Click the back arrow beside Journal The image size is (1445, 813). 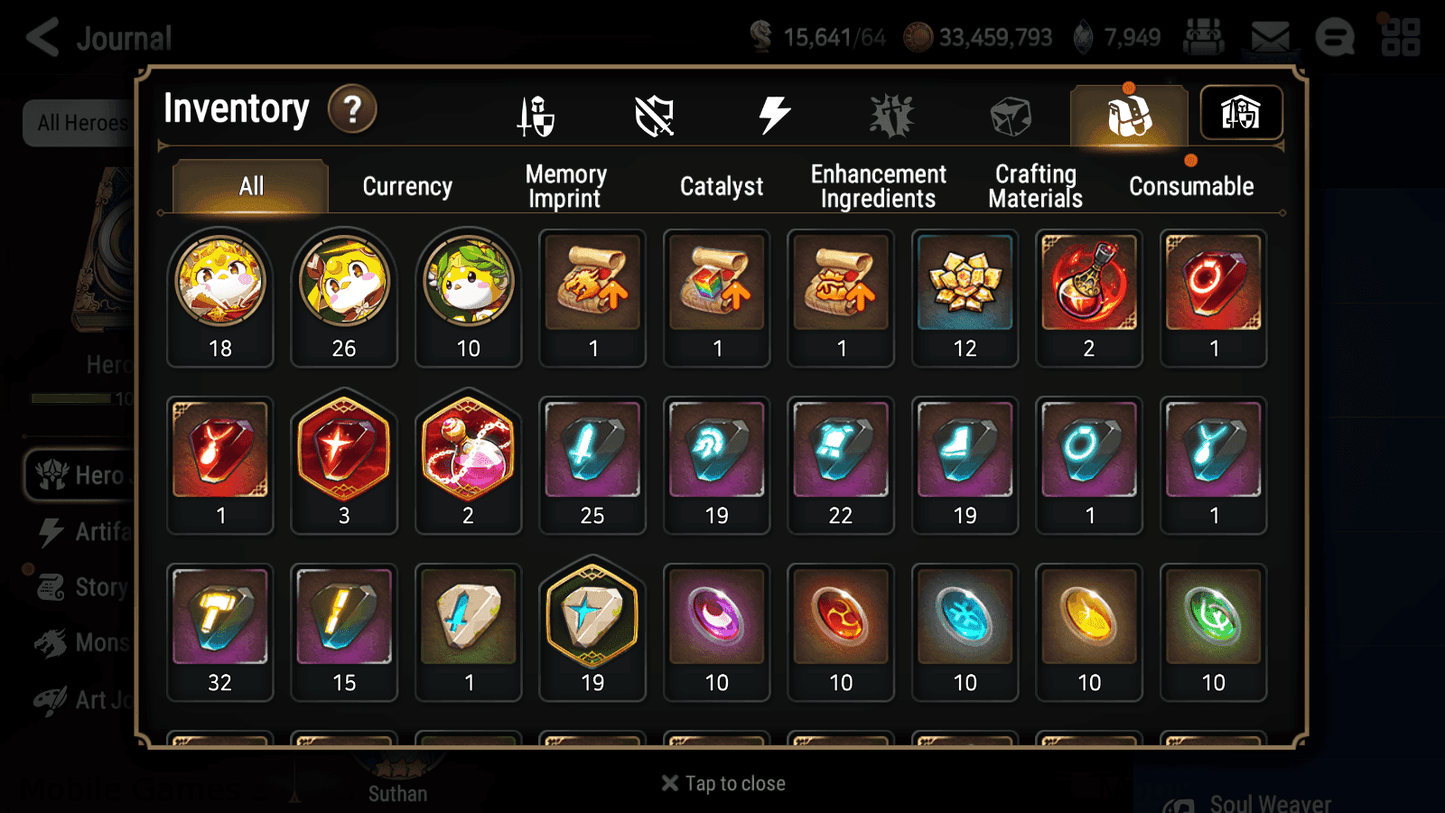[x=42, y=36]
